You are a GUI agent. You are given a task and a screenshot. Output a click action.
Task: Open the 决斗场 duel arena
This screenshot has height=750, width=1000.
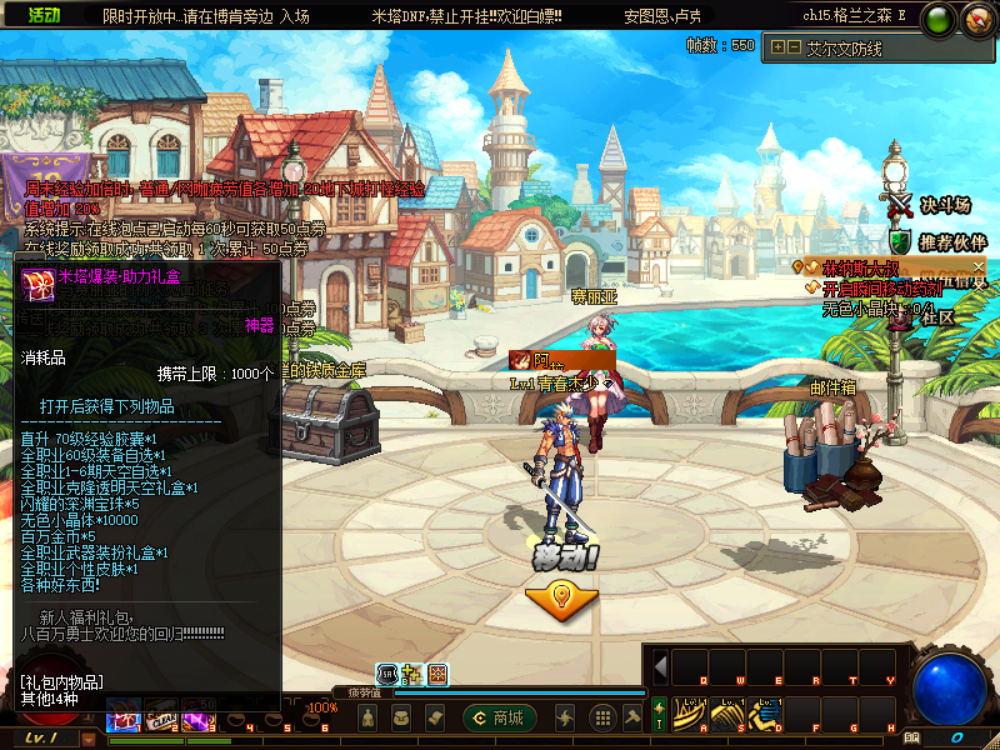click(931, 205)
